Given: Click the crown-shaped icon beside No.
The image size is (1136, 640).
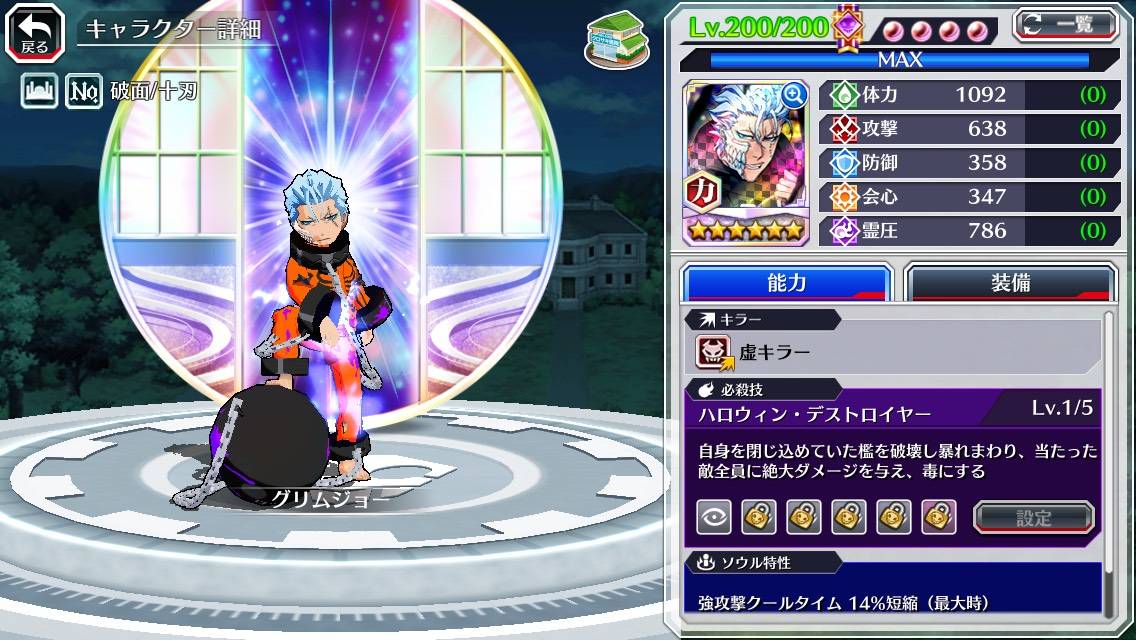Looking at the screenshot, I should coord(40,93).
